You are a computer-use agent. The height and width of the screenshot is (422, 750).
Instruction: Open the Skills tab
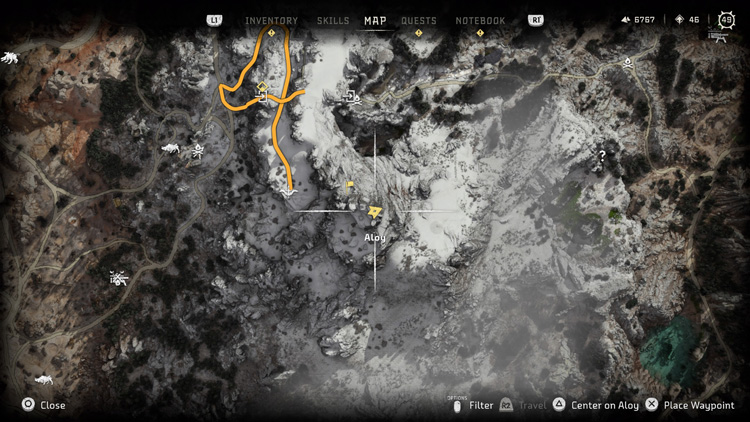[333, 21]
